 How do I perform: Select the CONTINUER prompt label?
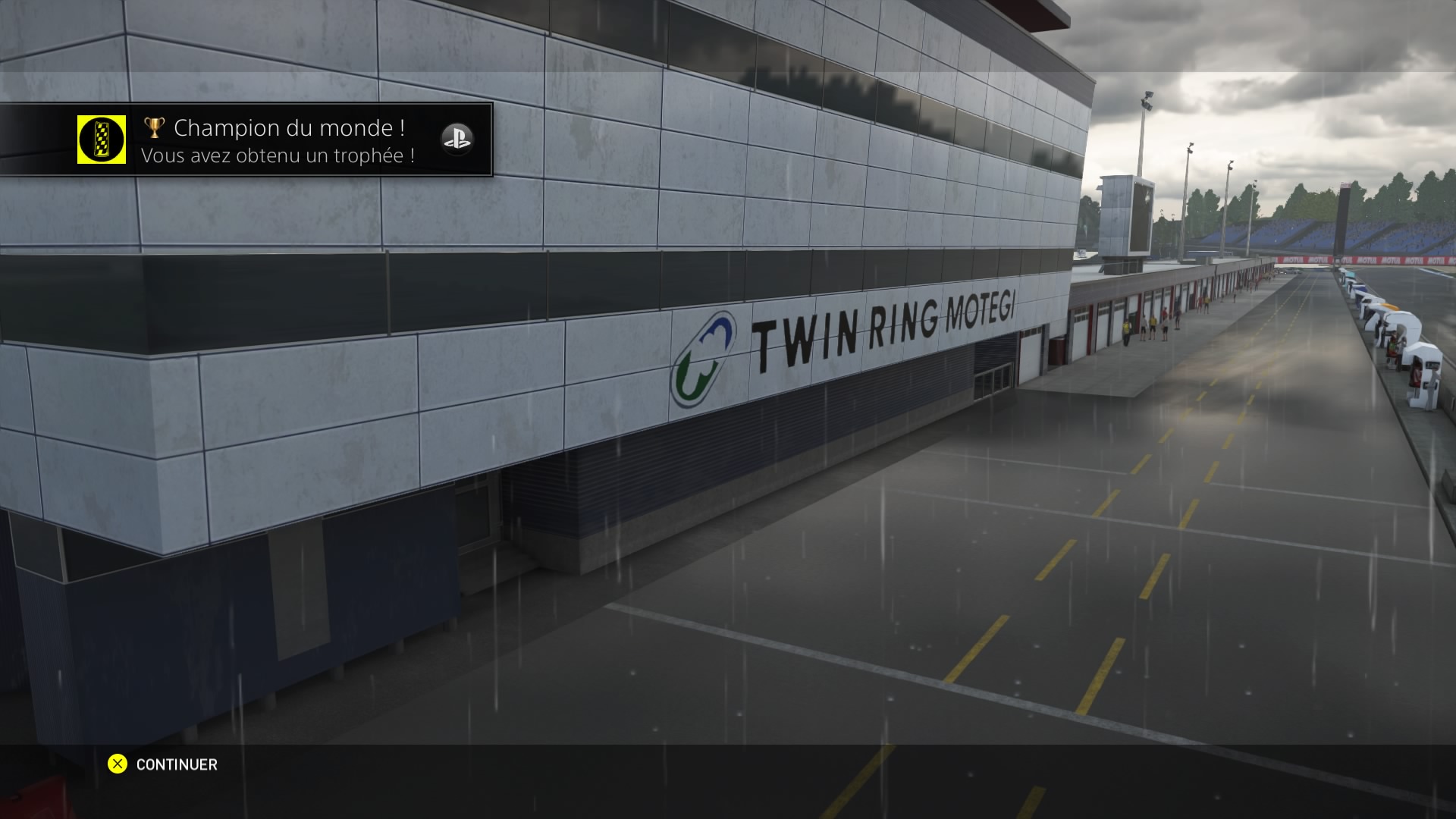pos(176,764)
